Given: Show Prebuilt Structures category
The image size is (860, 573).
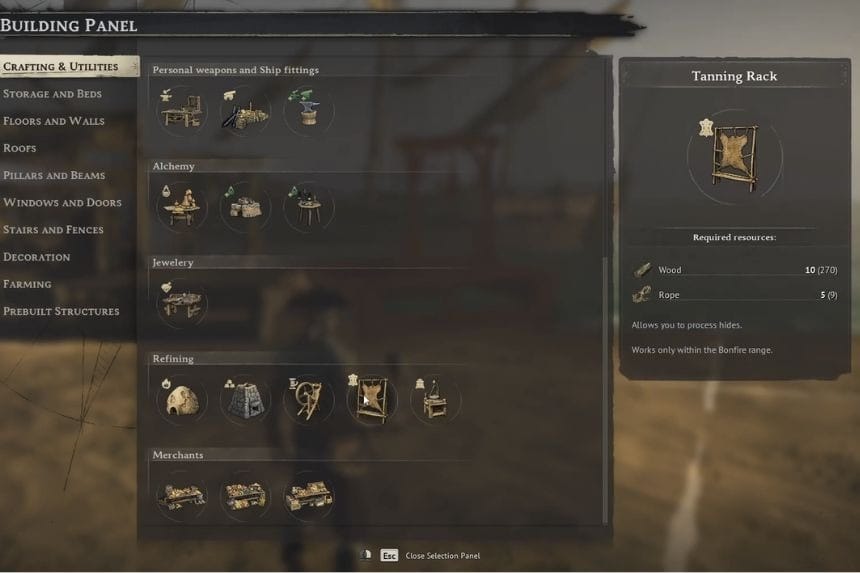Looking at the screenshot, I should (x=61, y=311).
